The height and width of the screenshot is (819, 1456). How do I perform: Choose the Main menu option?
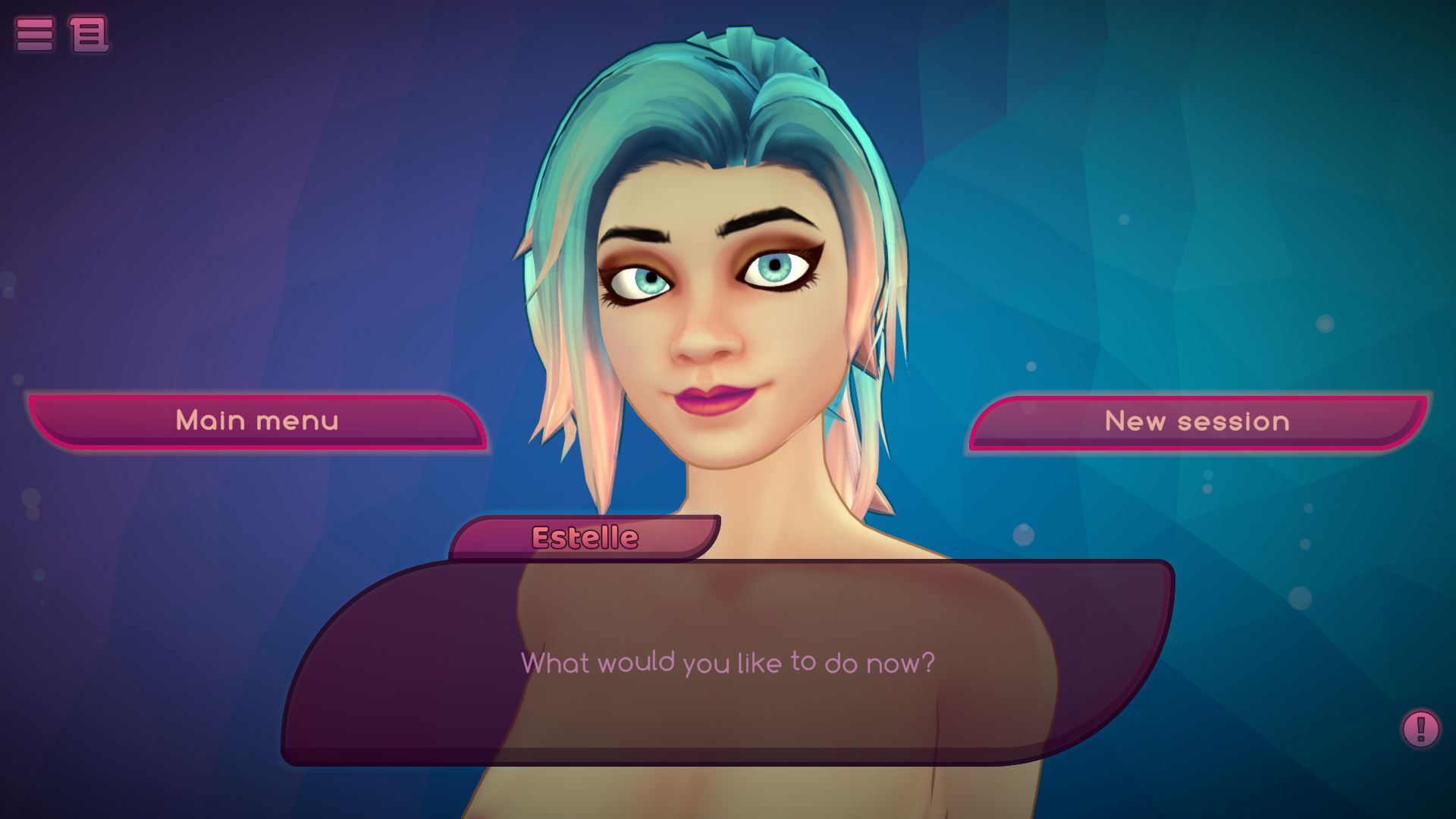pos(257,421)
